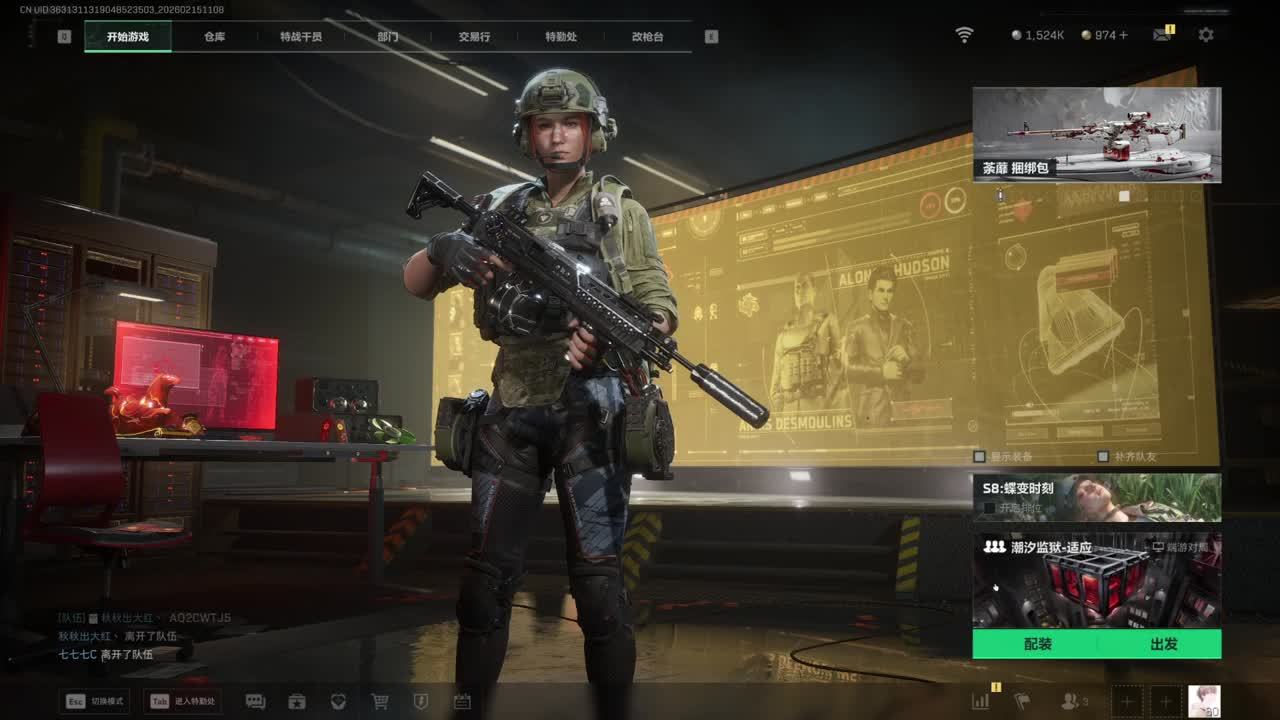Click the player avatar portrait
Screen dimensions: 1280x720
pyautogui.click(x=1204, y=701)
